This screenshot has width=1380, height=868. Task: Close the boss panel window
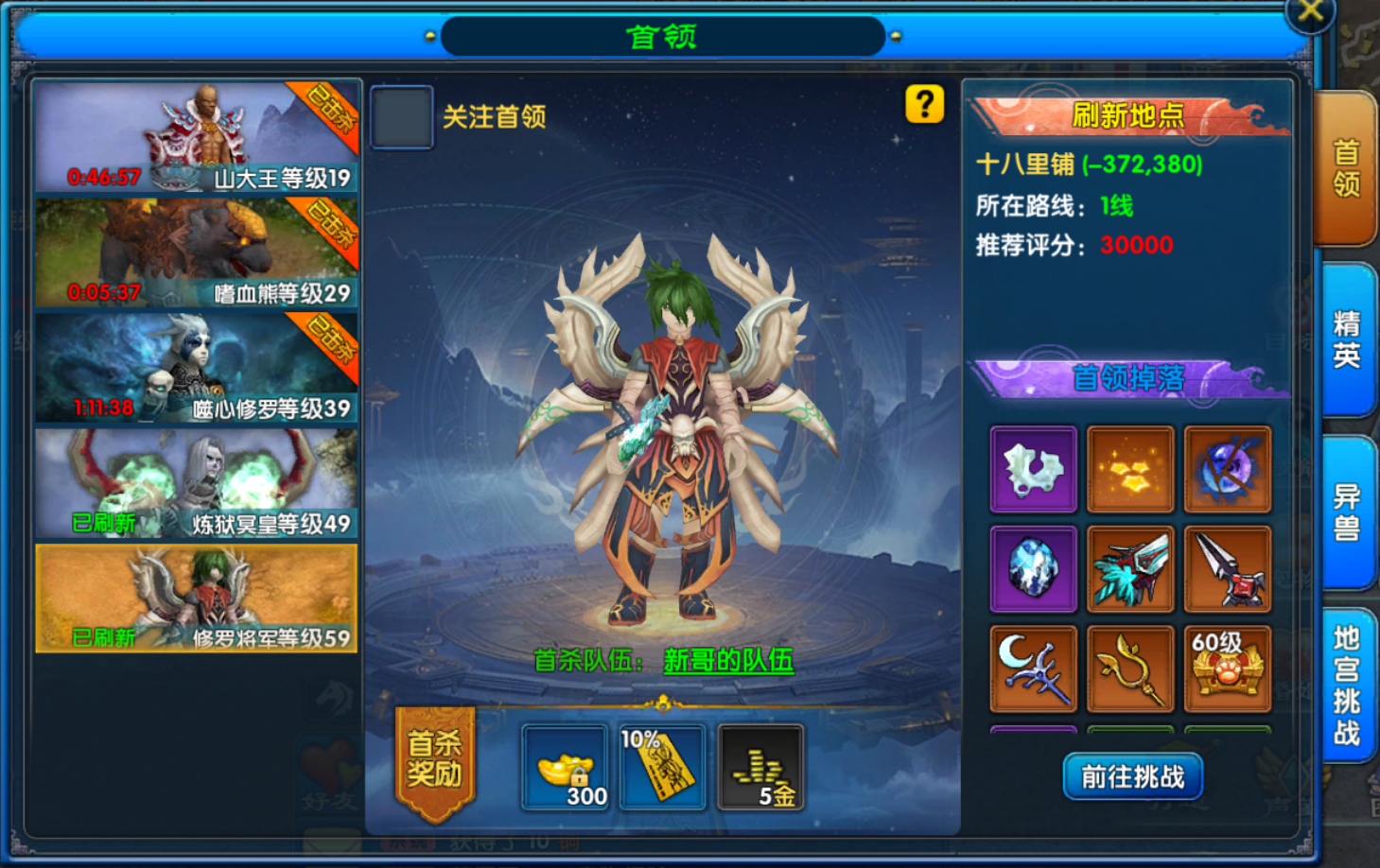1310,12
